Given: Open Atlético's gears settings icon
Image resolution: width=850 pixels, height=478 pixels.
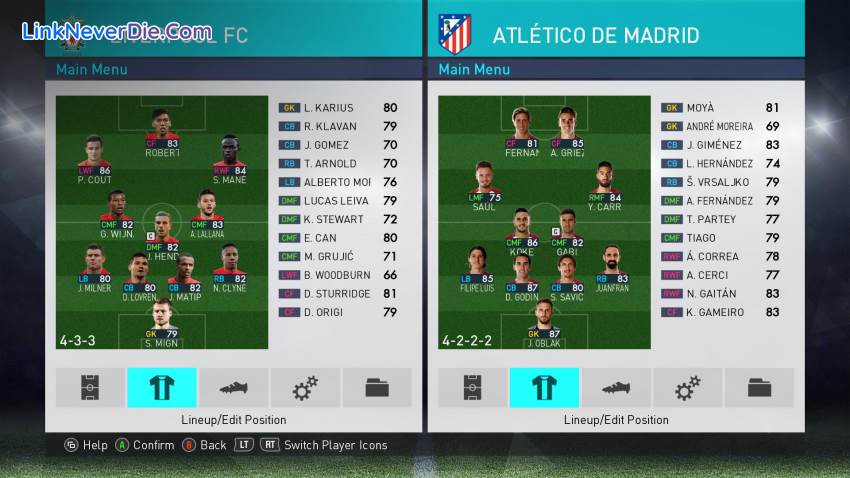Looking at the screenshot, I should click(x=687, y=388).
